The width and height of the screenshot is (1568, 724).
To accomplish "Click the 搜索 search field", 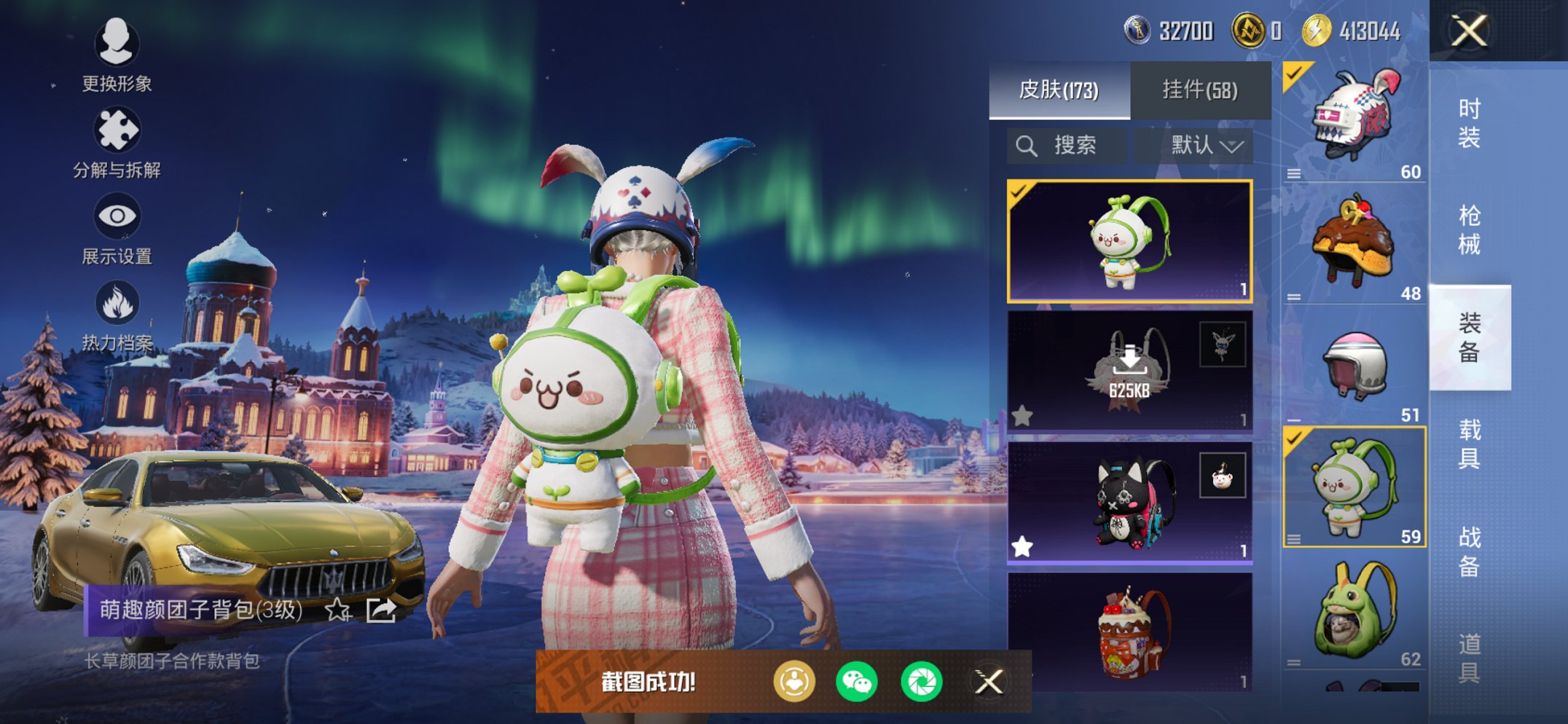I will [1067, 146].
